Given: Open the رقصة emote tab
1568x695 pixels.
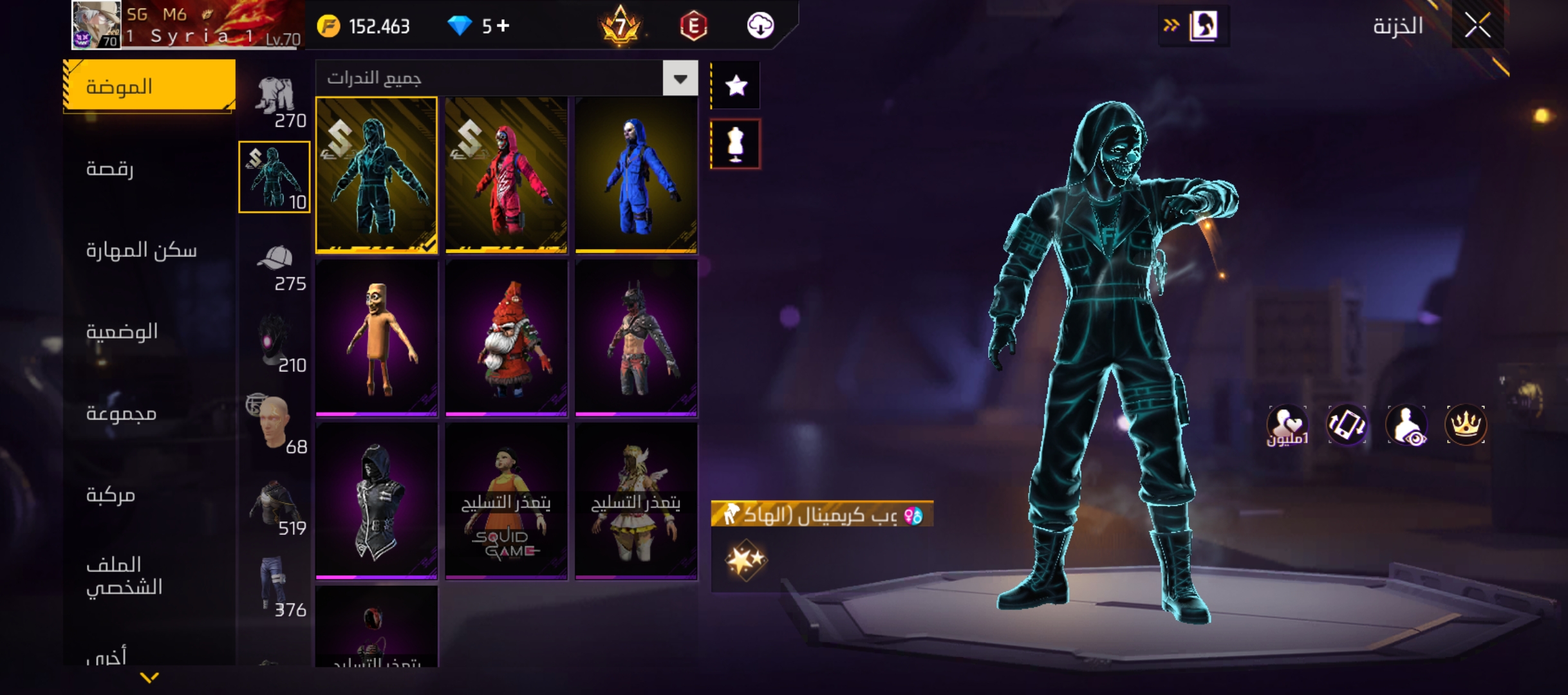Looking at the screenshot, I should coord(110,169).
